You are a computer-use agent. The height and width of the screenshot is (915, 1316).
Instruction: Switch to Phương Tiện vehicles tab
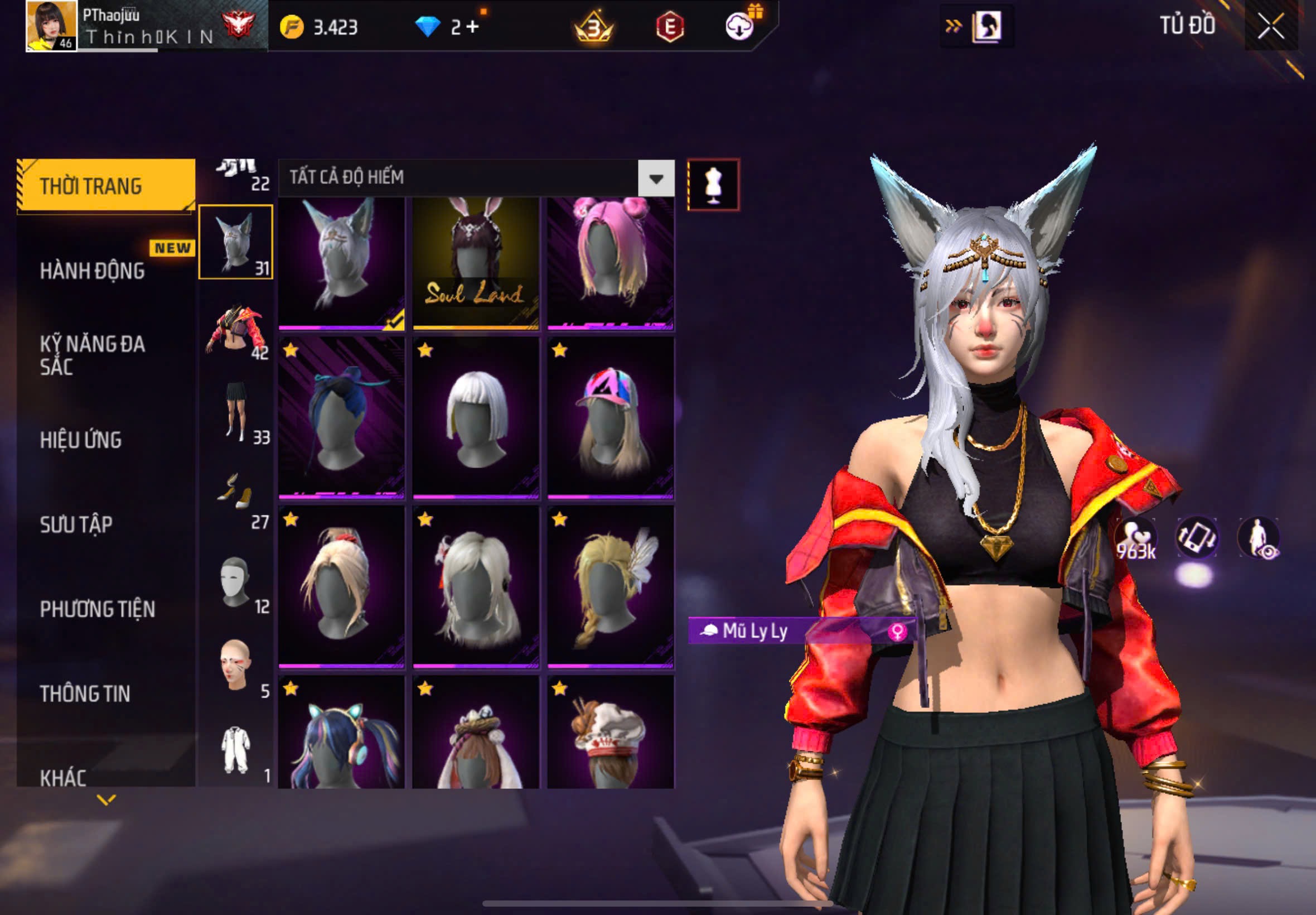click(x=98, y=609)
